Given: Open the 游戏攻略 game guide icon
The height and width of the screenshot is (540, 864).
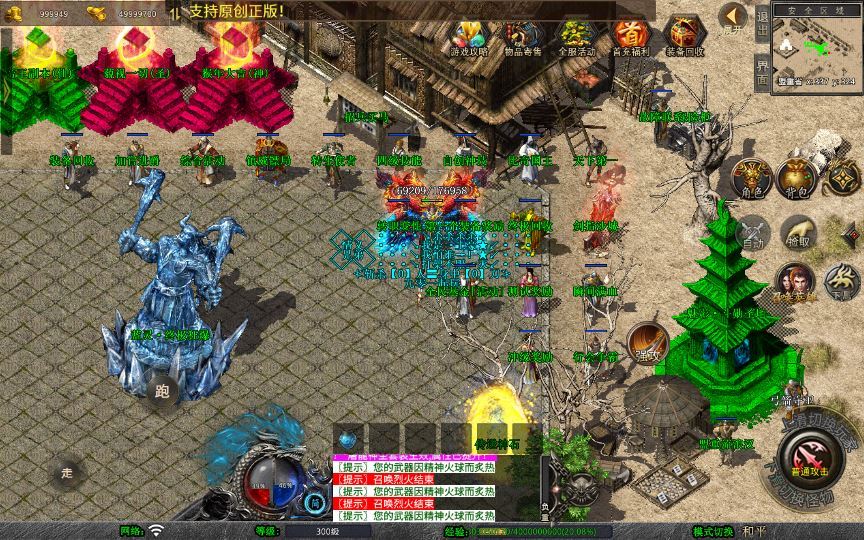Looking at the screenshot, I should pyautogui.click(x=469, y=36).
